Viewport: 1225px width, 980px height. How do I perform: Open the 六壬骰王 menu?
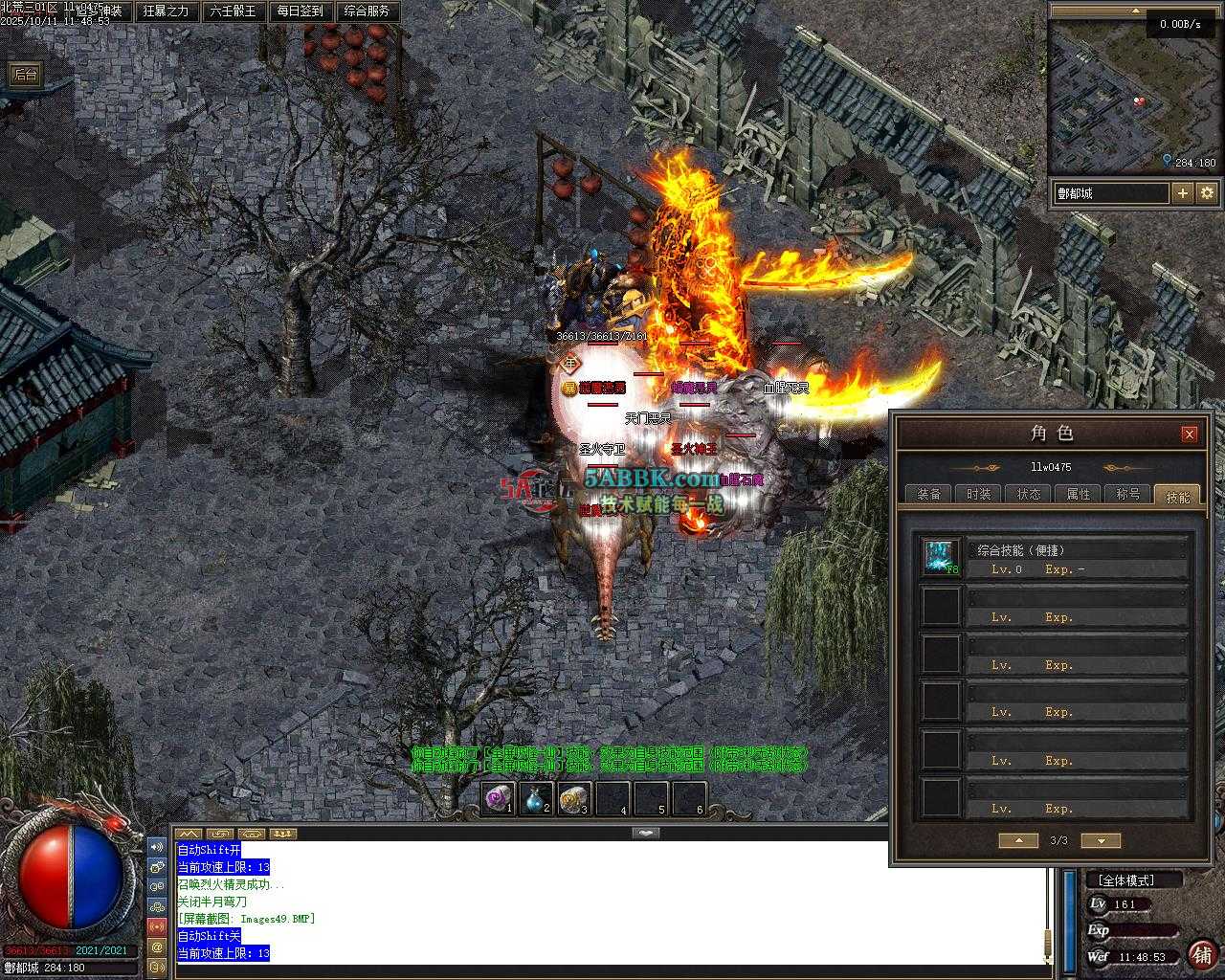tap(233, 11)
